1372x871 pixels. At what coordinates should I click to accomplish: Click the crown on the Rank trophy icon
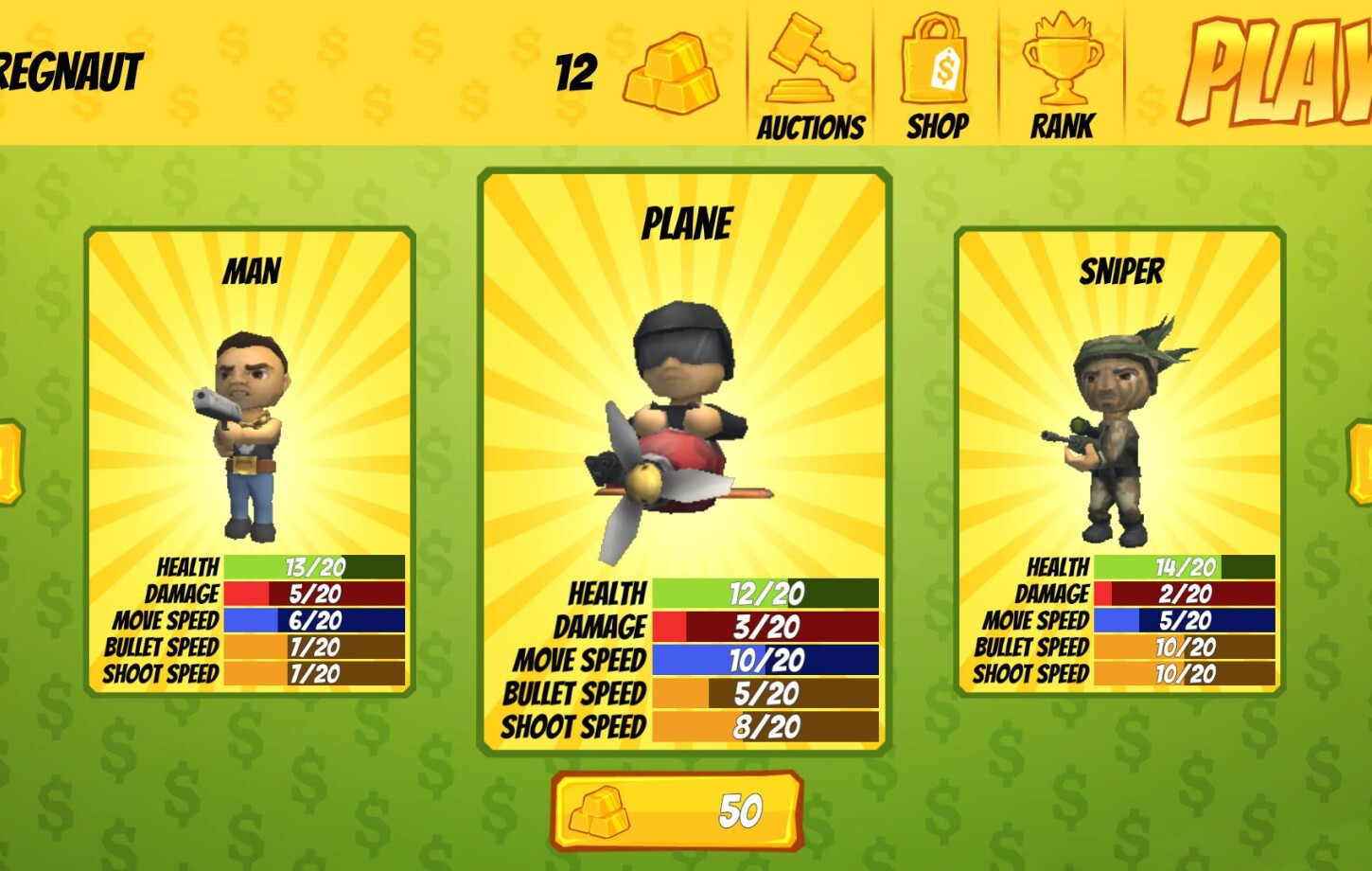[1062, 28]
